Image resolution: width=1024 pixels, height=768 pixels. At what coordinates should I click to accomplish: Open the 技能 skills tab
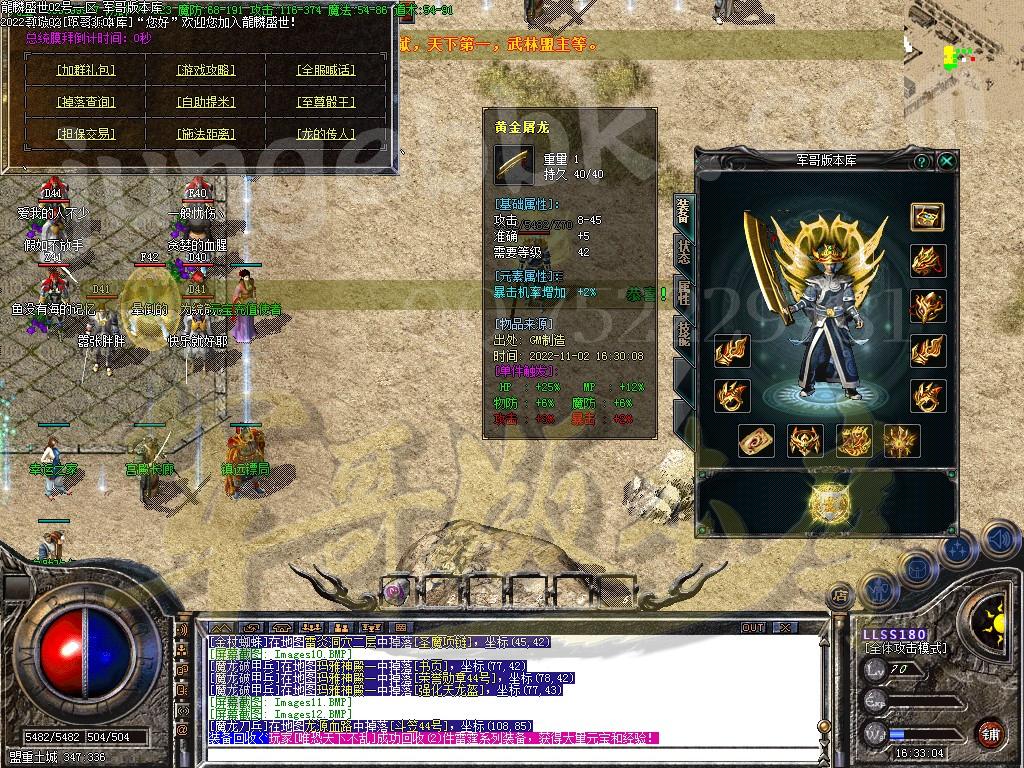683,332
